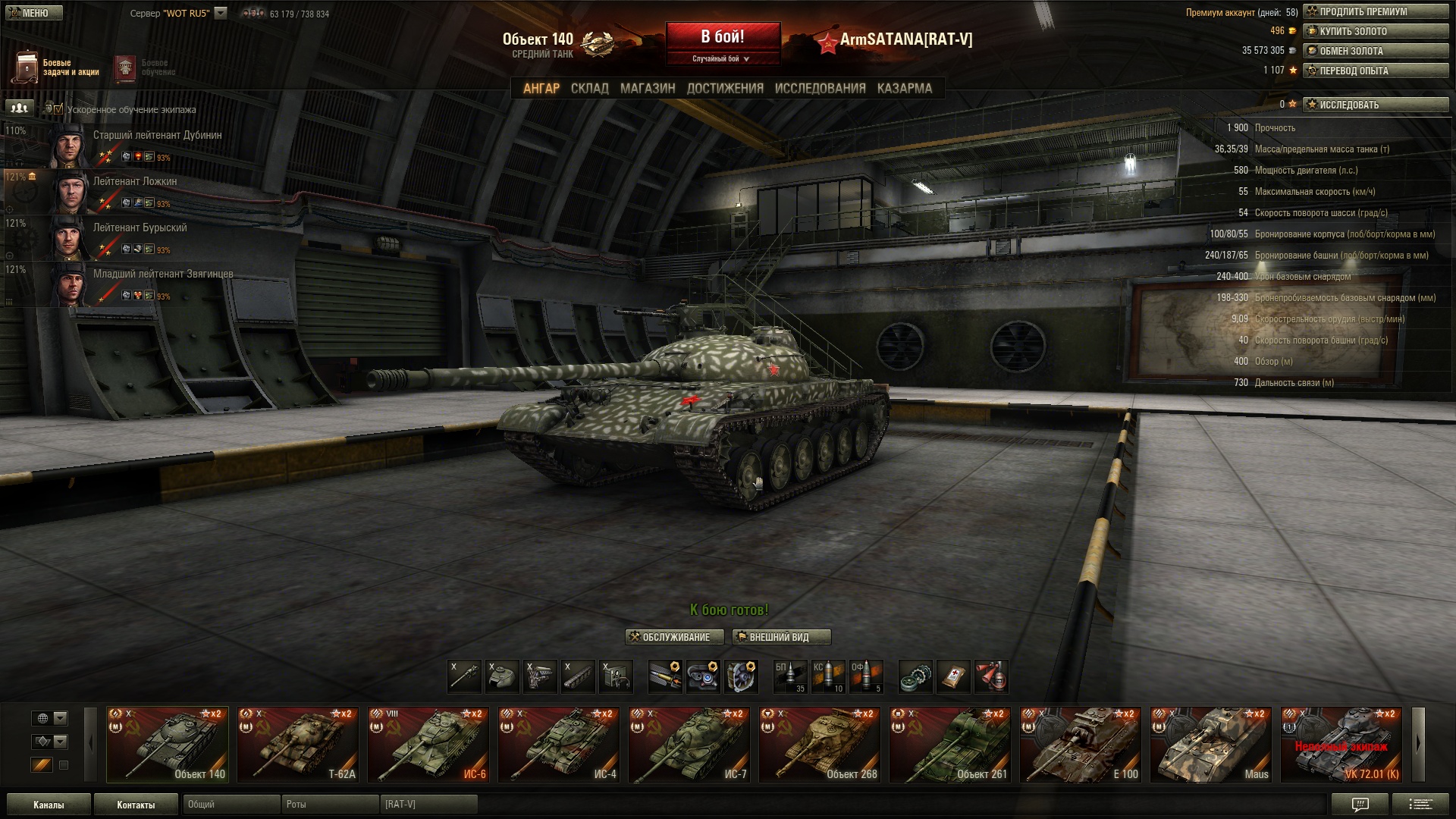
Task: Click the ОБСЛУЖИВАНИЕ button
Action: [669, 637]
